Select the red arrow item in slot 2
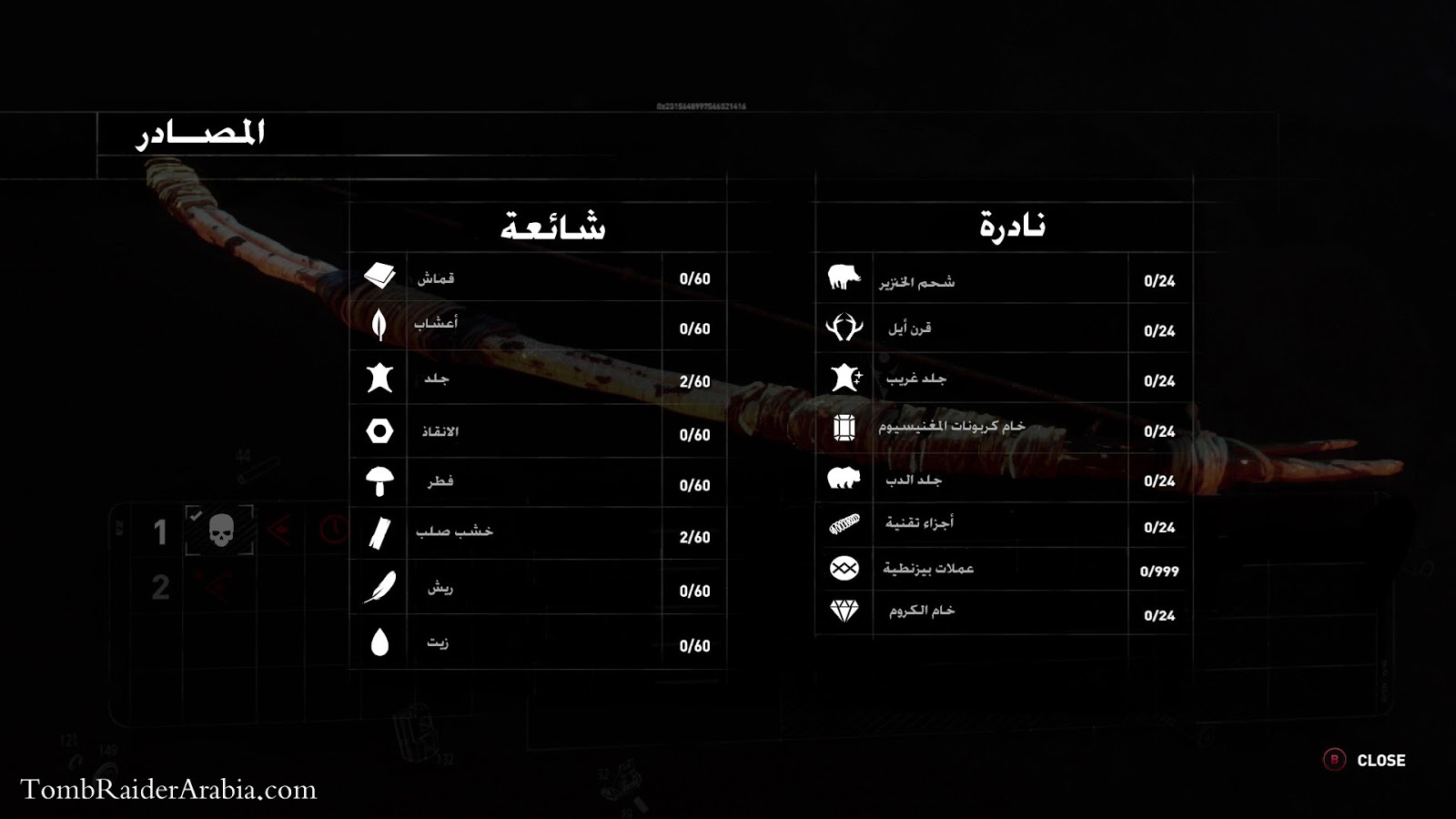Image resolution: width=1456 pixels, height=819 pixels. [x=213, y=587]
